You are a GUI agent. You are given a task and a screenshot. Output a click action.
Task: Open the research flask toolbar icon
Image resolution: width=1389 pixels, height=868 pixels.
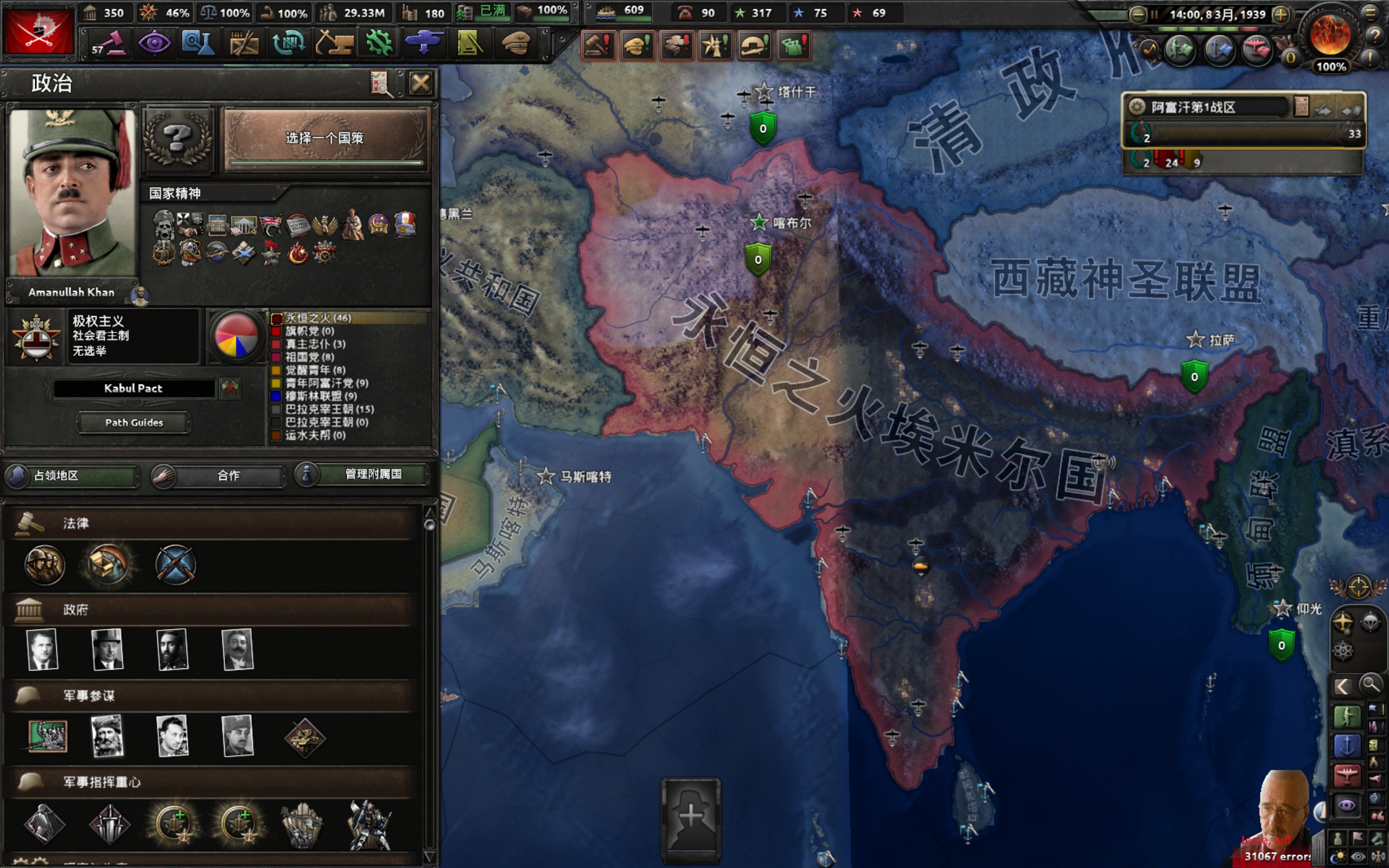pyautogui.click(x=198, y=43)
